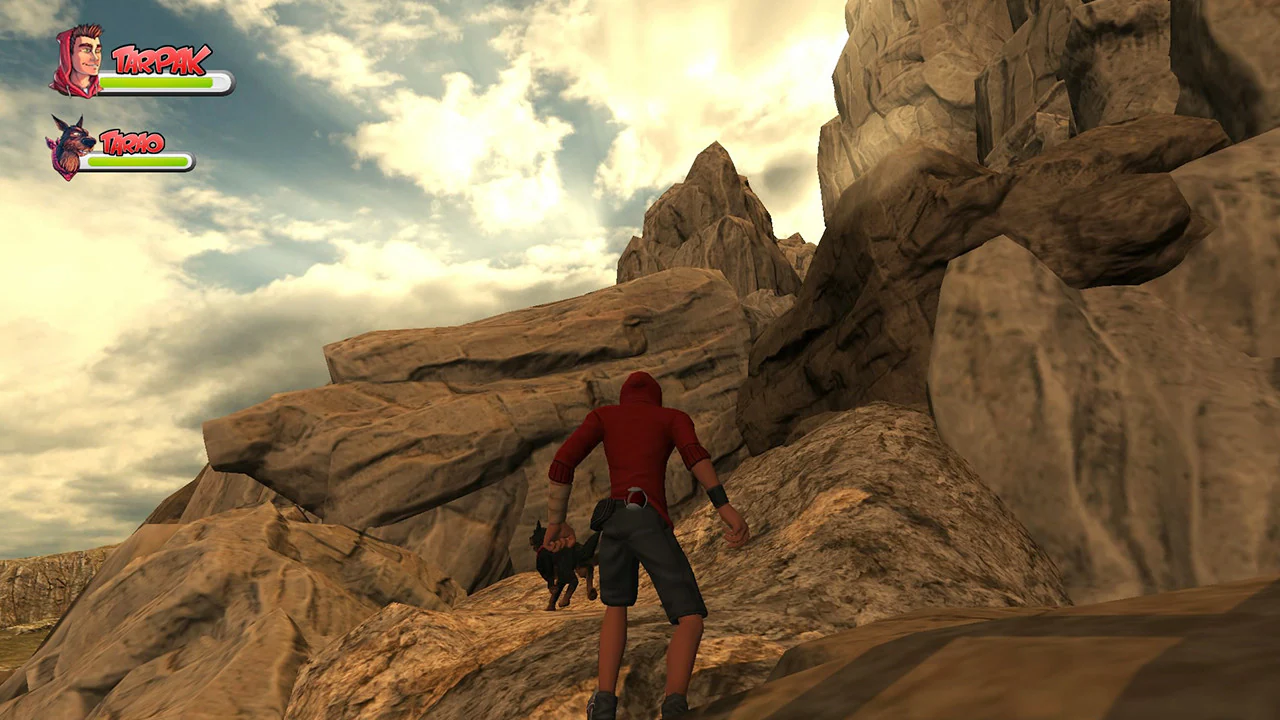Click Tarao's green health bar
The image size is (1280, 720).
click(137, 160)
